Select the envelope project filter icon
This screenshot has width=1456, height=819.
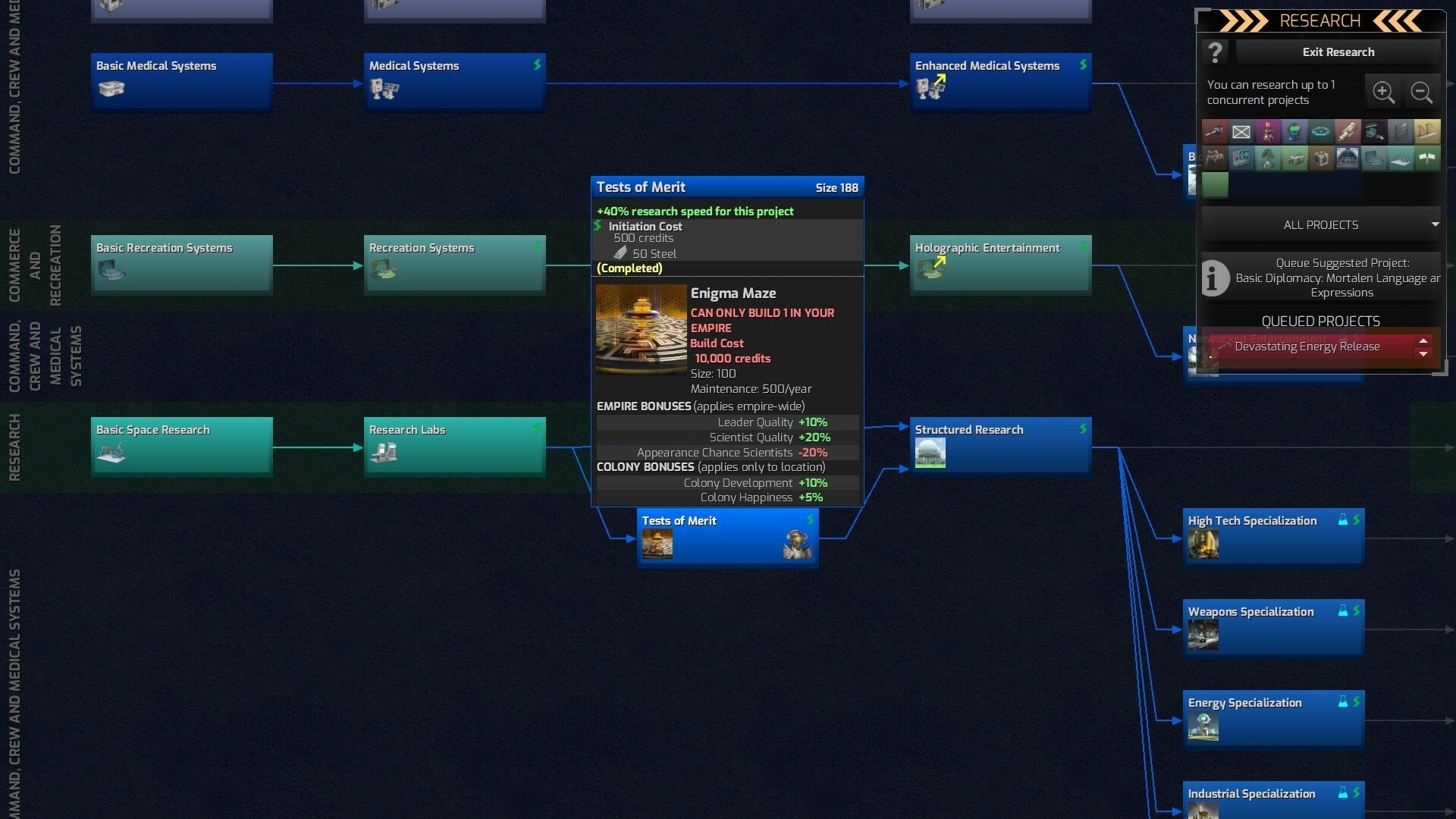1241,131
